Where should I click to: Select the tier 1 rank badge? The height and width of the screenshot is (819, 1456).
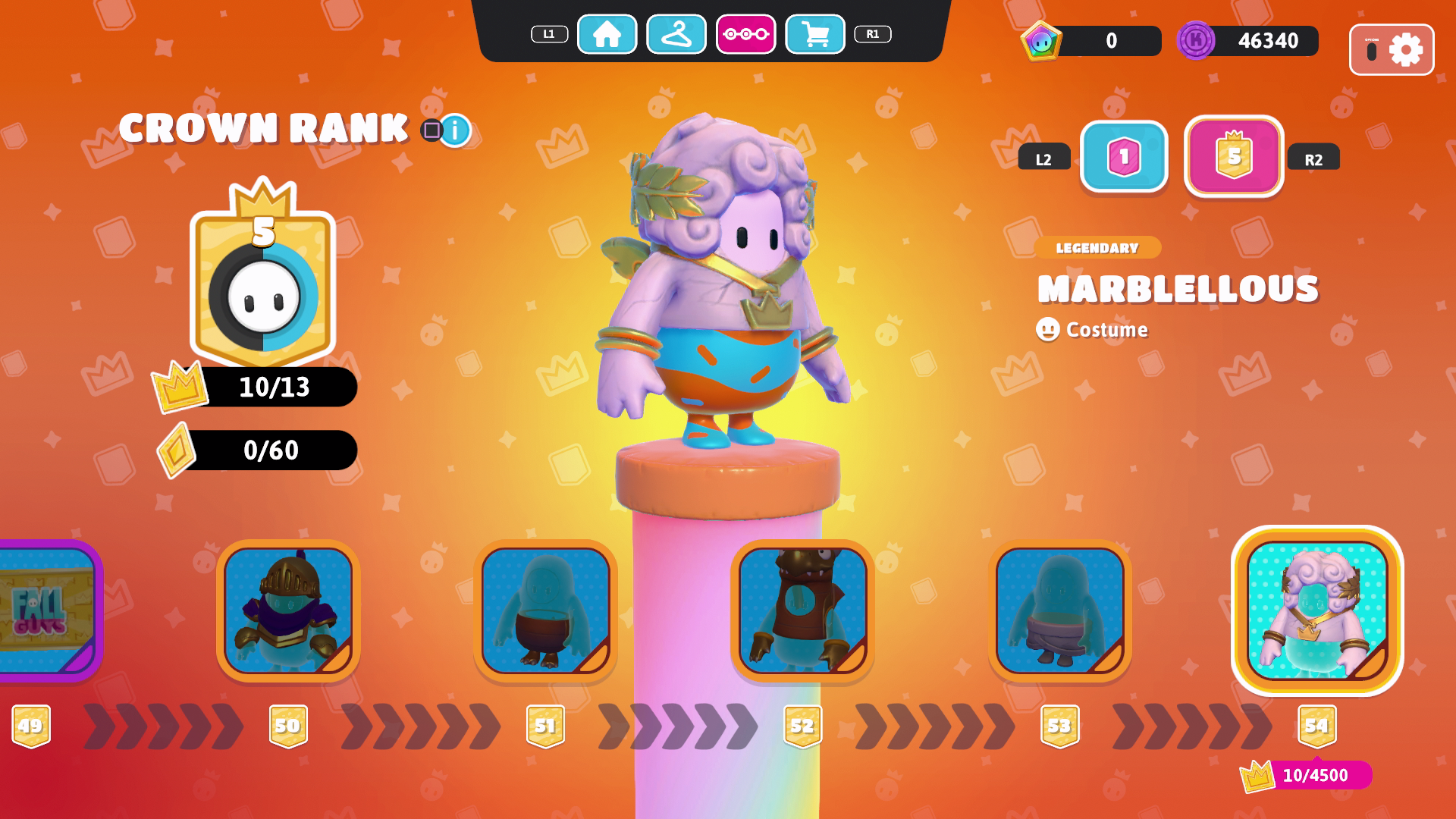point(1123,158)
